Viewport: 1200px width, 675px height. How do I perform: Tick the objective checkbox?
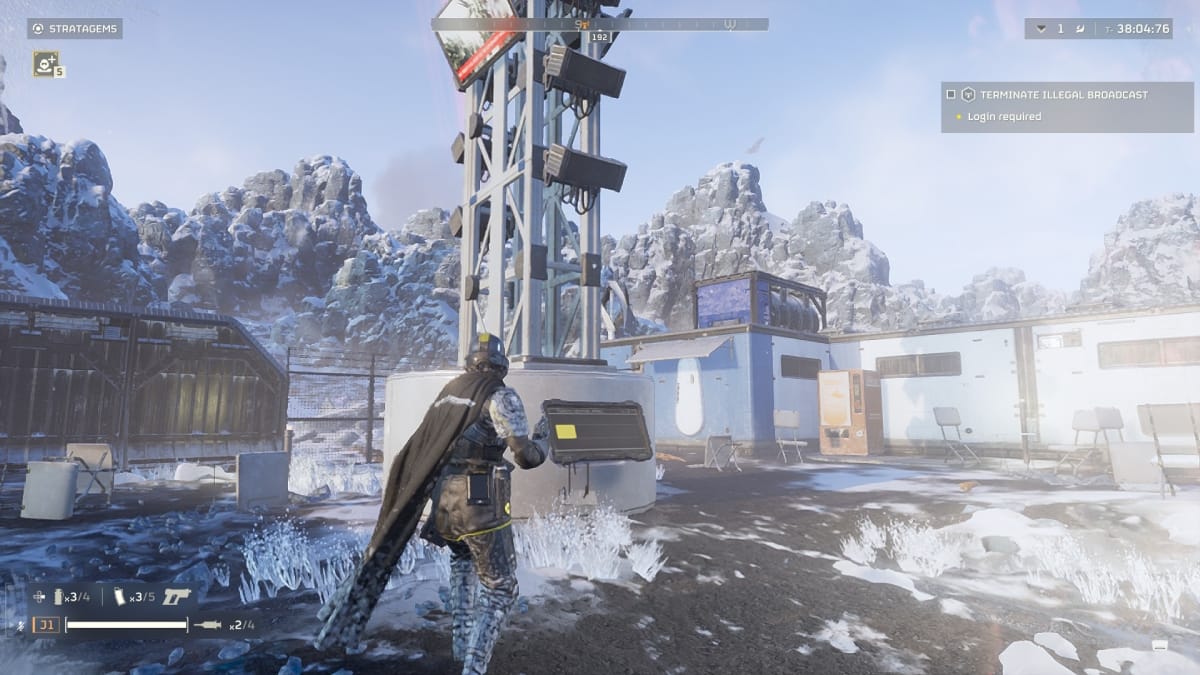coord(950,95)
